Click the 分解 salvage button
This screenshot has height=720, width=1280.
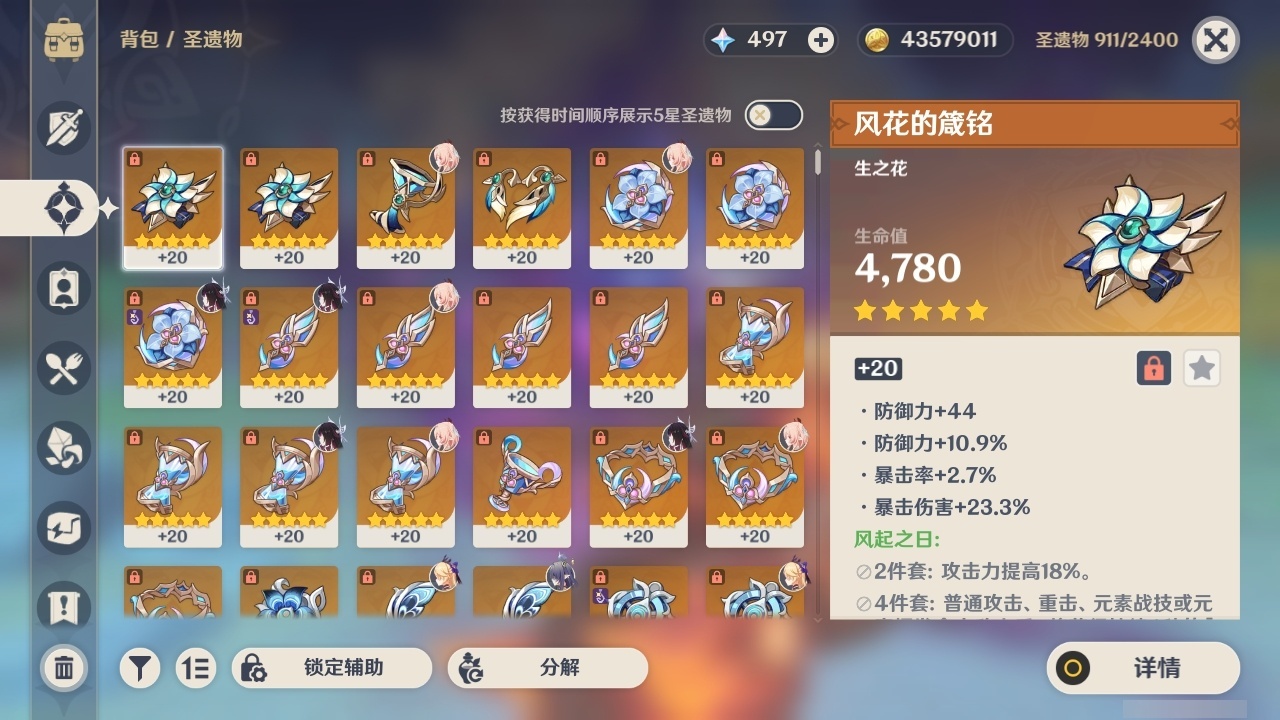click(546, 668)
